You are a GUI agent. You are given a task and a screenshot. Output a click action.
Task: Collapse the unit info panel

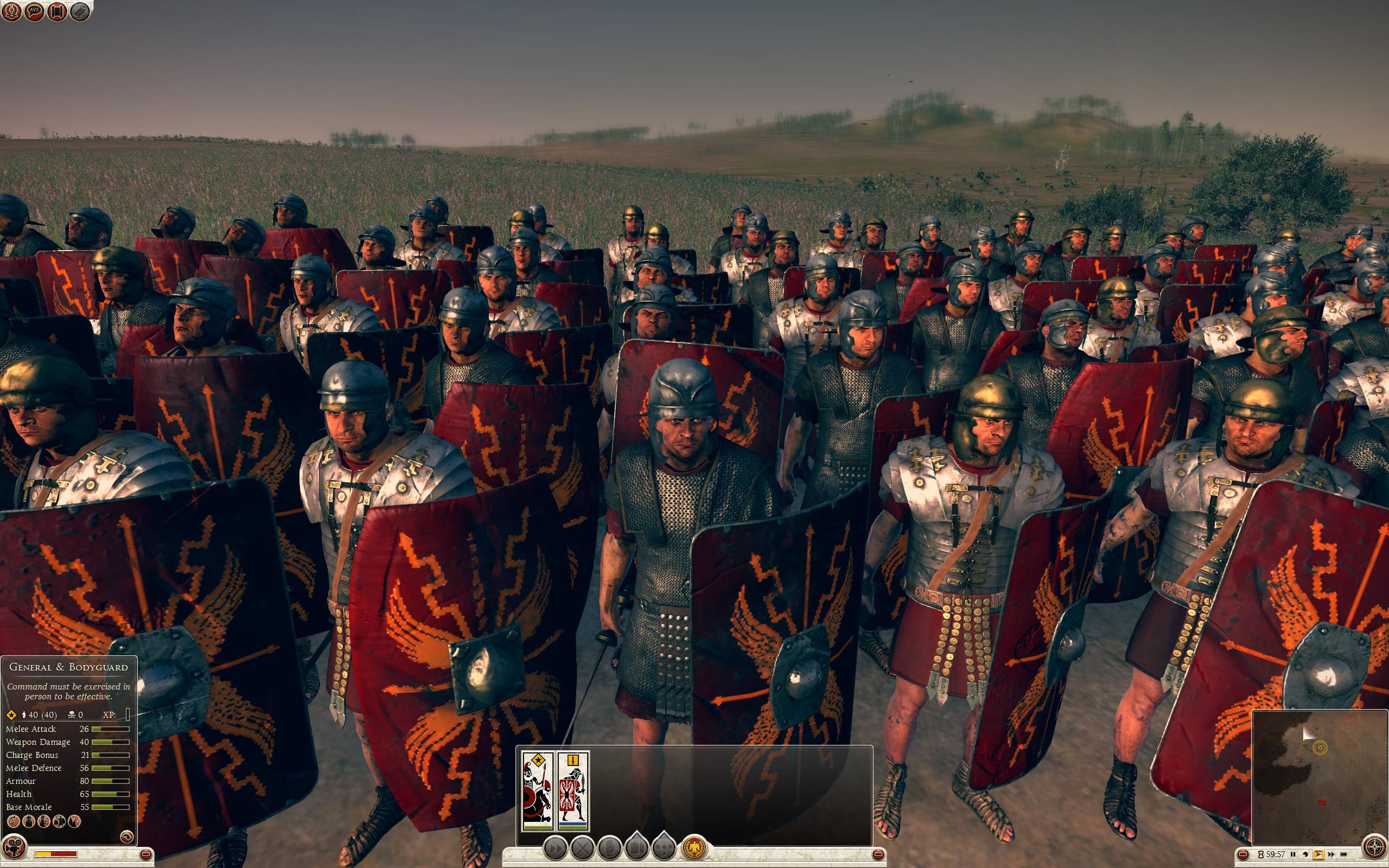point(146,855)
